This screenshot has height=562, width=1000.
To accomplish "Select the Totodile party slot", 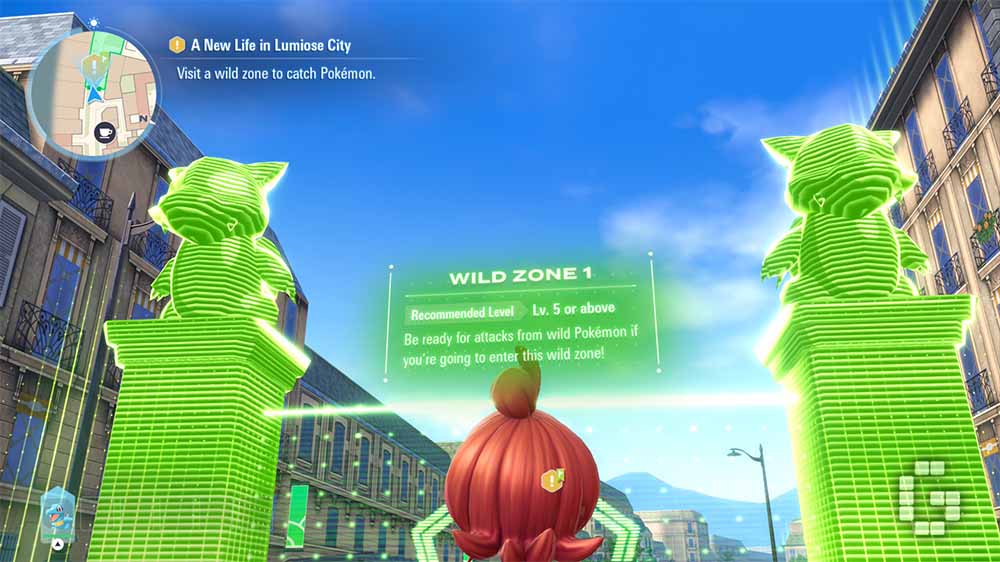I will pyautogui.click(x=57, y=517).
